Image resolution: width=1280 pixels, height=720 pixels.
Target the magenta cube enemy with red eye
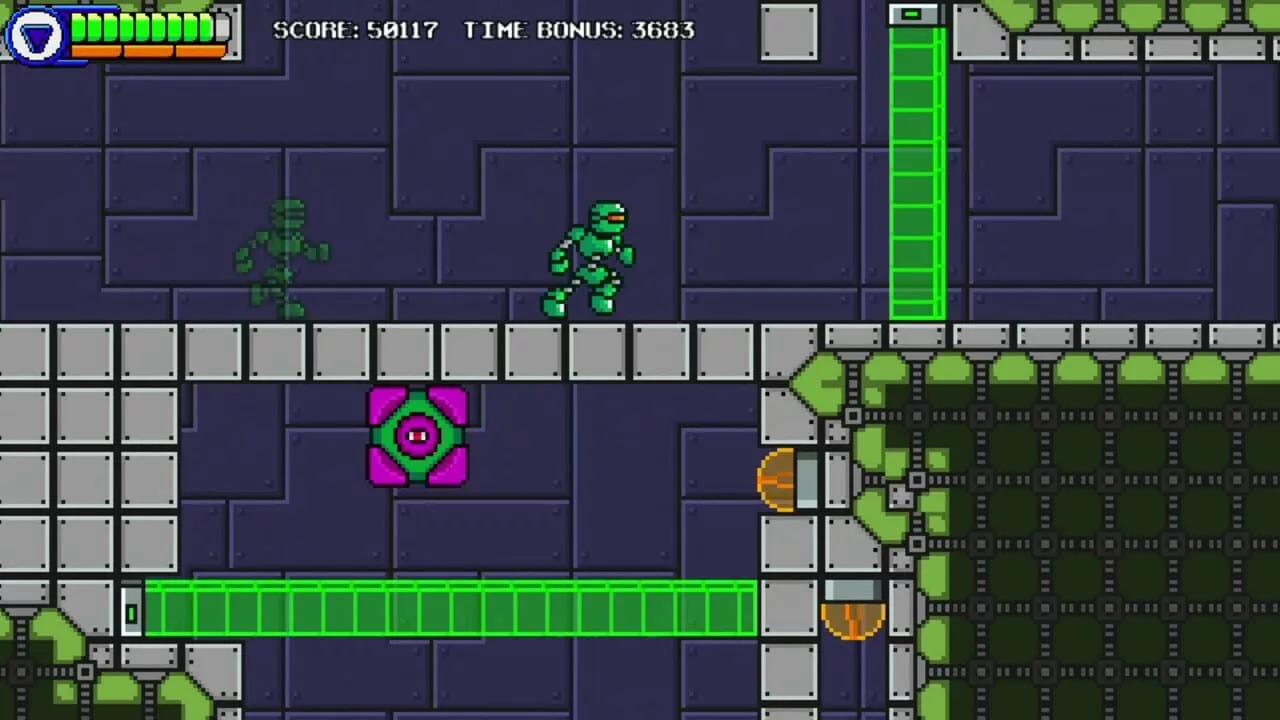[x=417, y=434]
